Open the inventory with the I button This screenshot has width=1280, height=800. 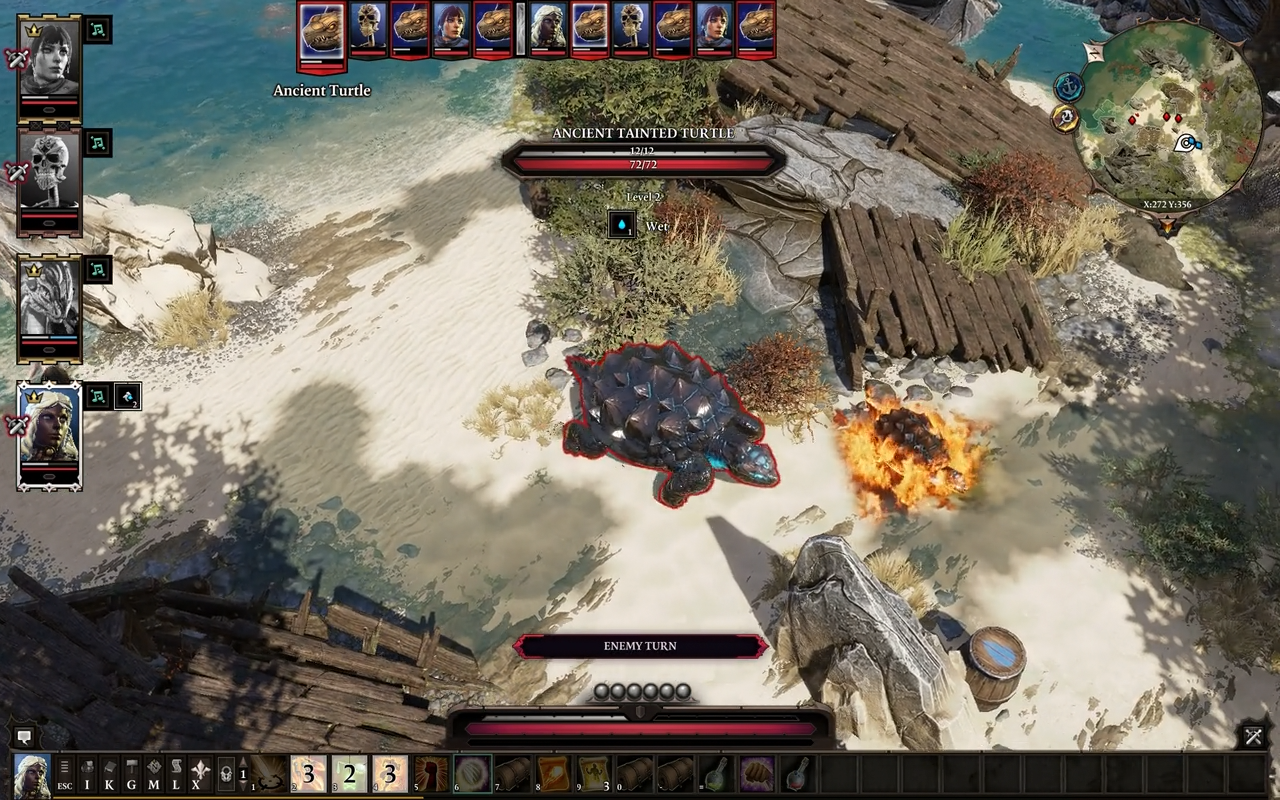click(87, 774)
